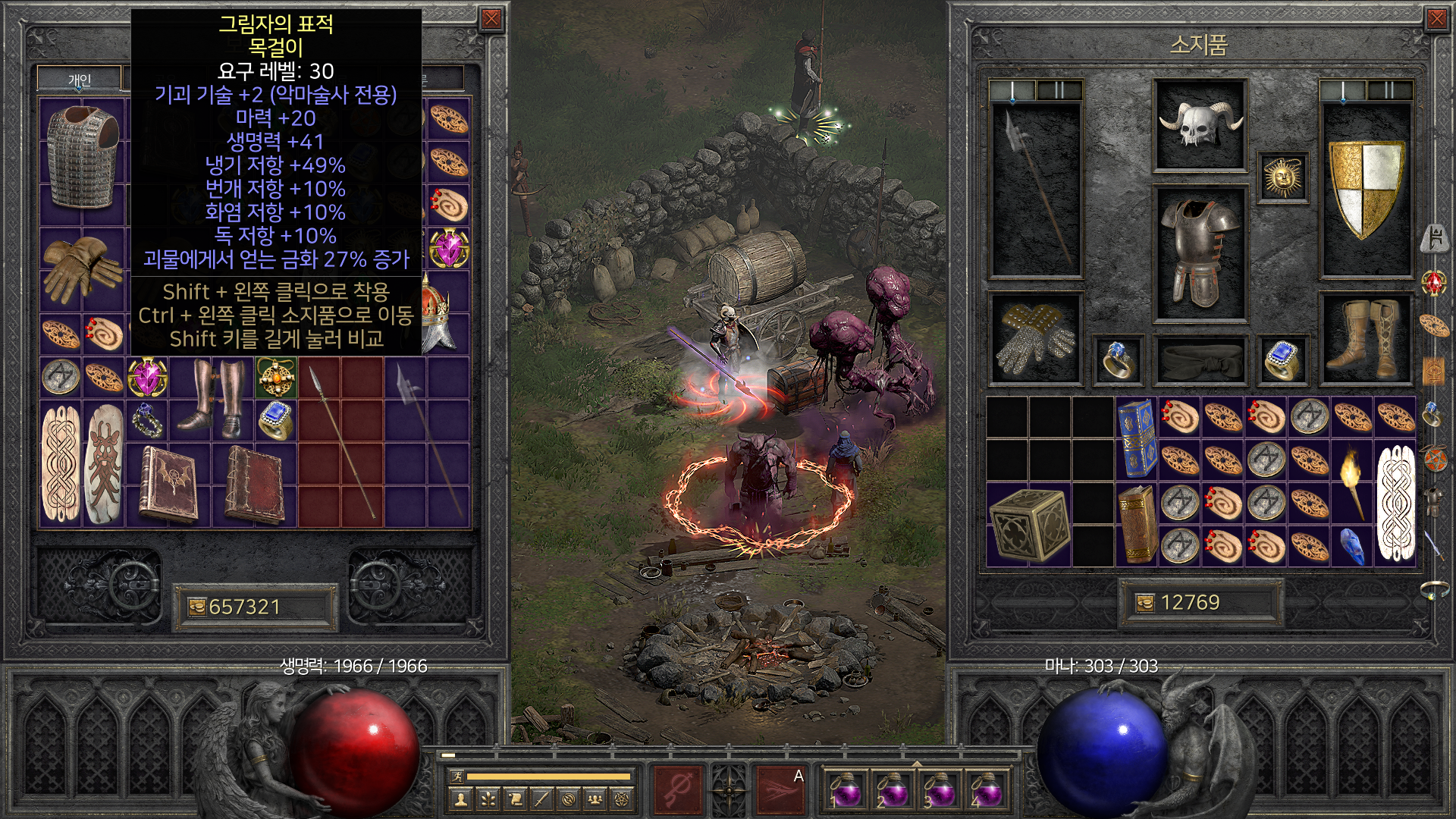Close the stash panel

(x=491, y=20)
